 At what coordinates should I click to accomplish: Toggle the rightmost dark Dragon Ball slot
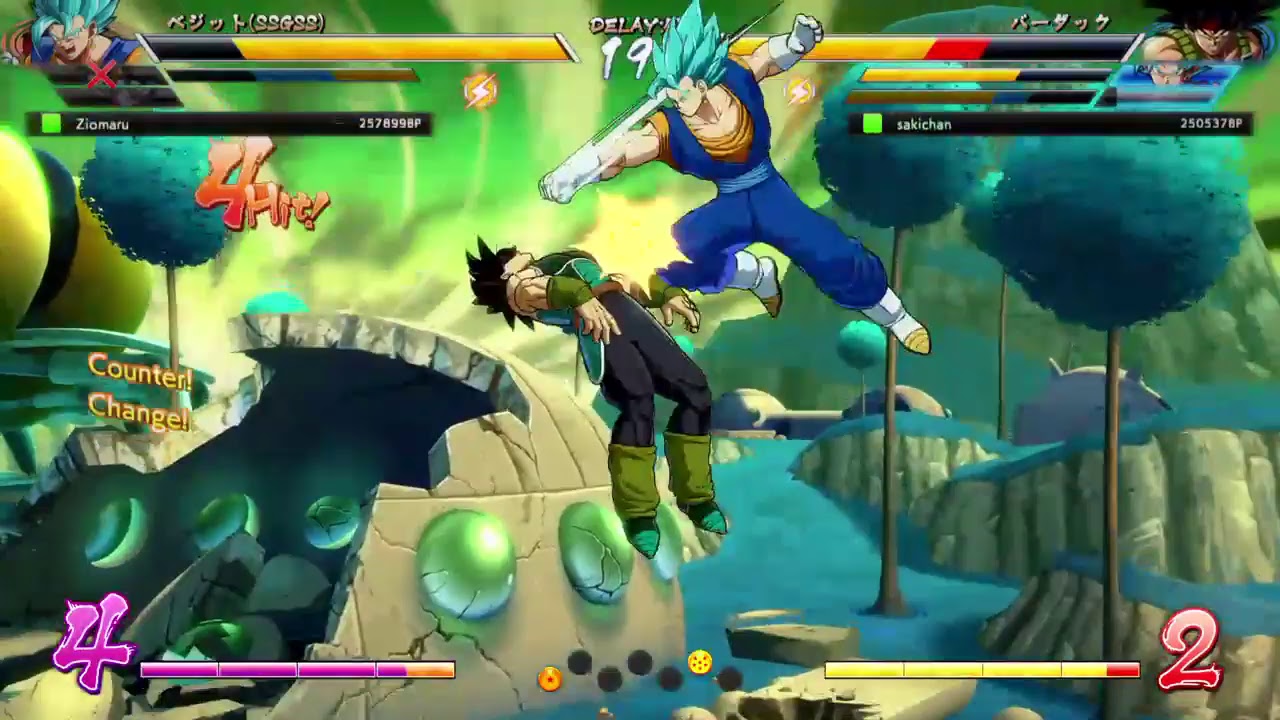click(x=730, y=678)
